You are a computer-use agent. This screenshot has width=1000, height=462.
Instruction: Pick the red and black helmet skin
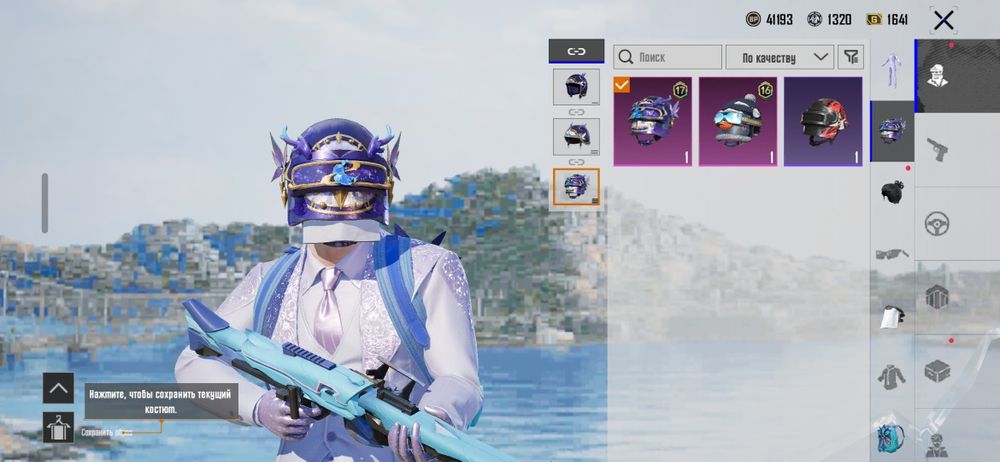click(822, 121)
